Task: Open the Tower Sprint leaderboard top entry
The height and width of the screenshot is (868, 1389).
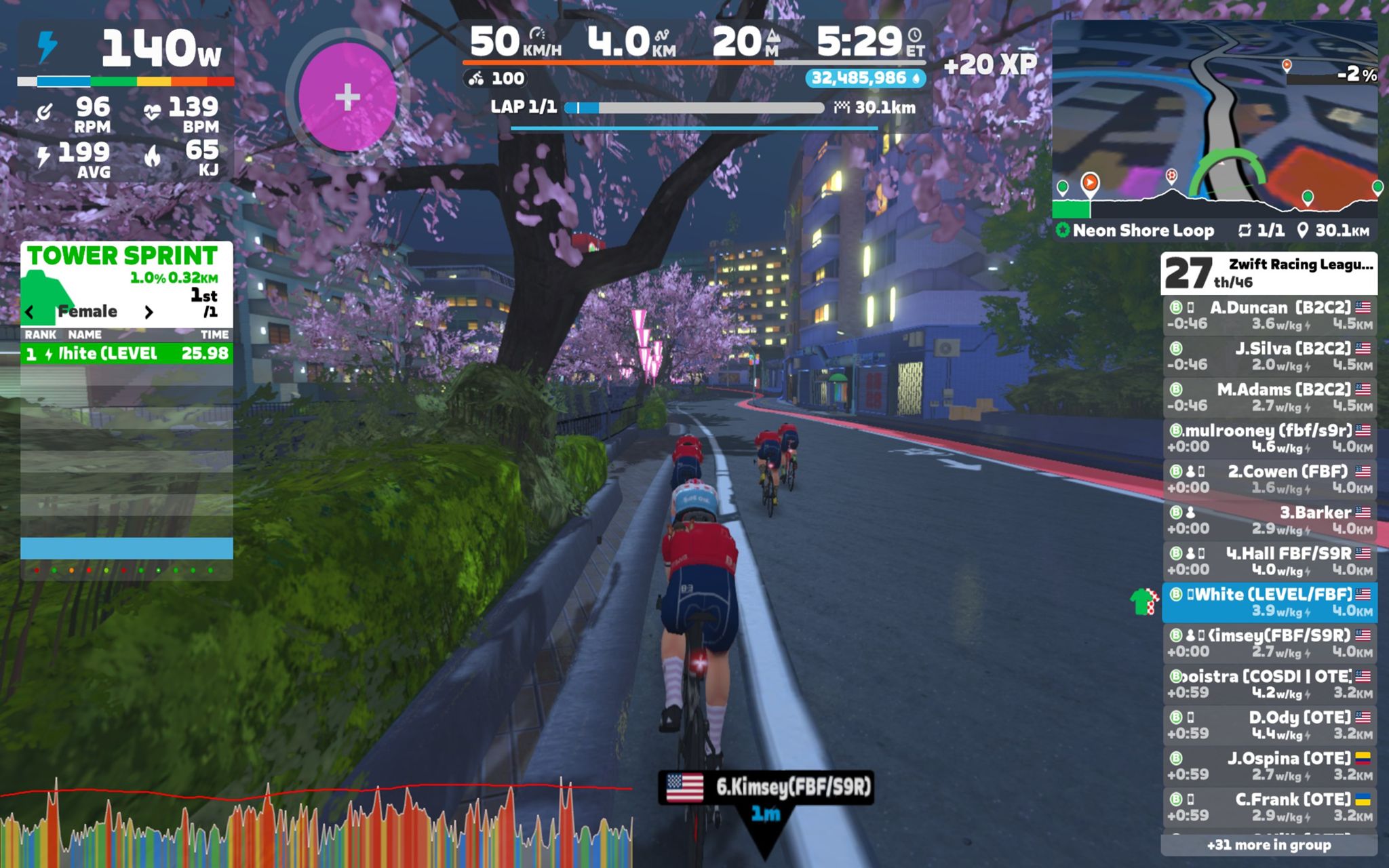Action: pyautogui.click(x=127, y=353)
